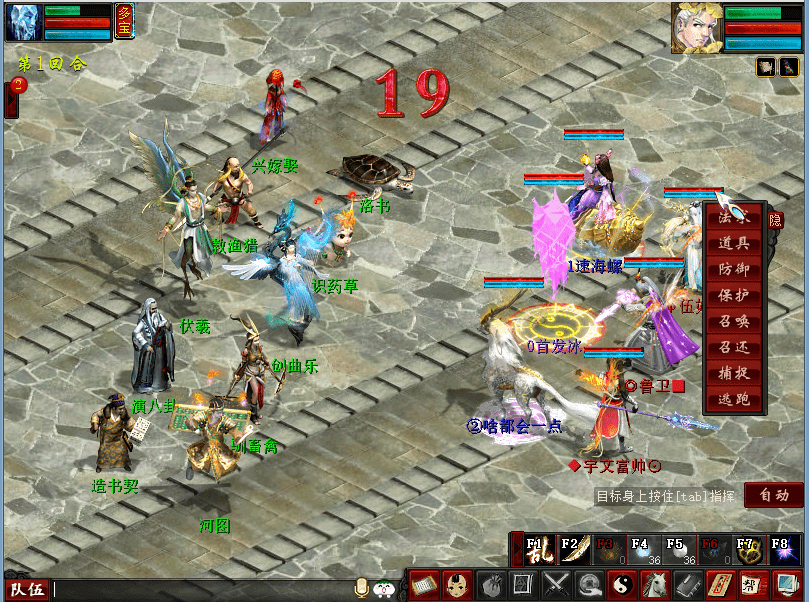This screenshot has width=809, height=602.
Task: Click the computer monitor system icon
Action: pos(787,584)
